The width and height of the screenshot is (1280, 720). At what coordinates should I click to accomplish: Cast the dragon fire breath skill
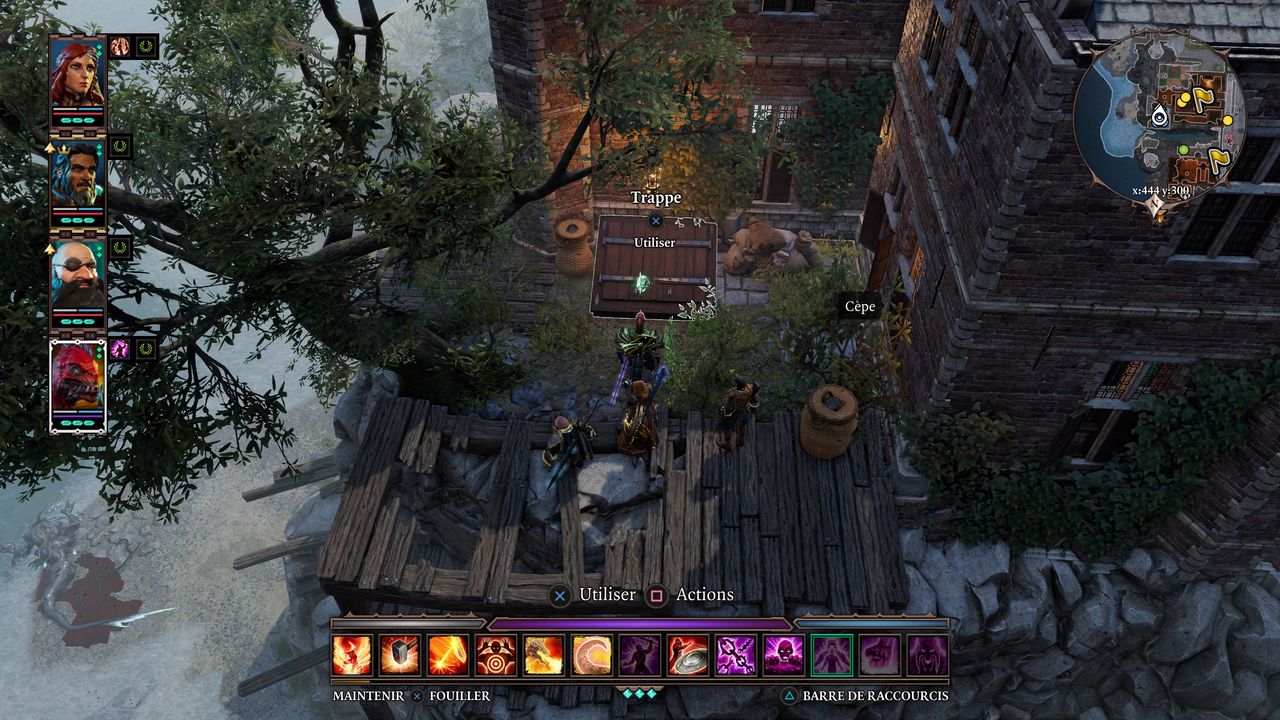pyautogui.click(x=544, y=655)
